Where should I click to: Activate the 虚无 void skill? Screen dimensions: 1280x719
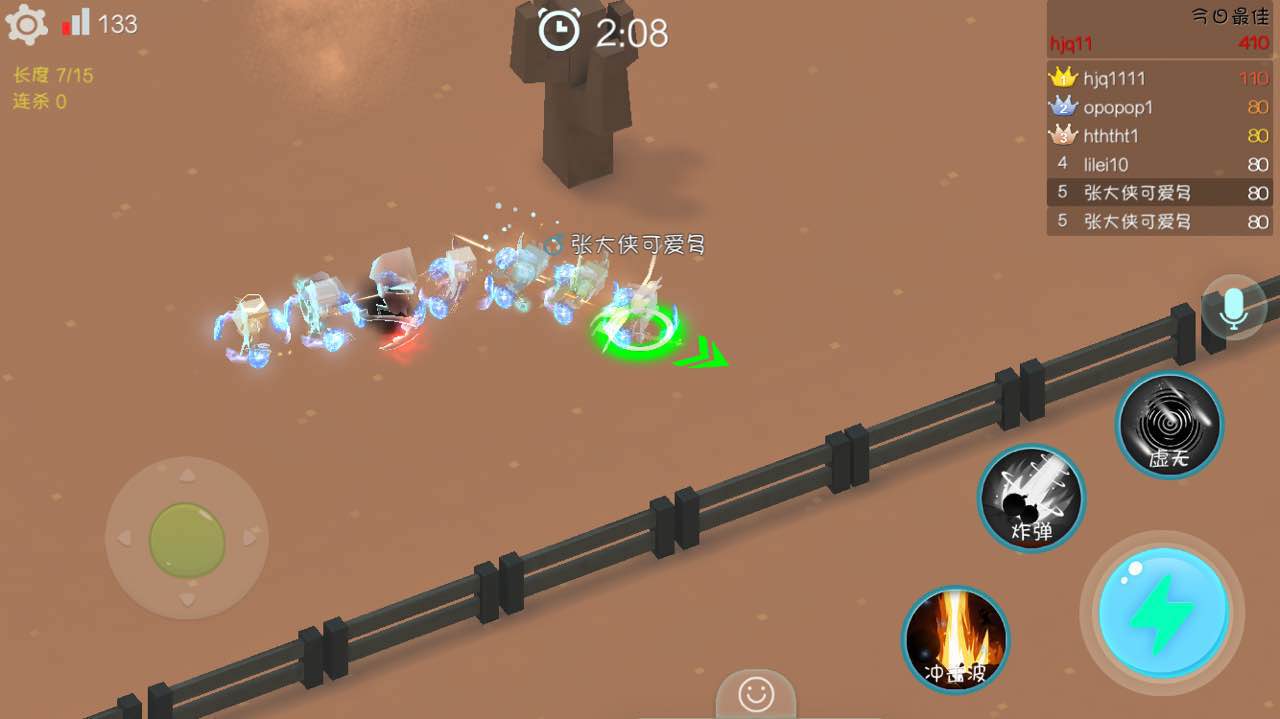tap(1169, 425)
